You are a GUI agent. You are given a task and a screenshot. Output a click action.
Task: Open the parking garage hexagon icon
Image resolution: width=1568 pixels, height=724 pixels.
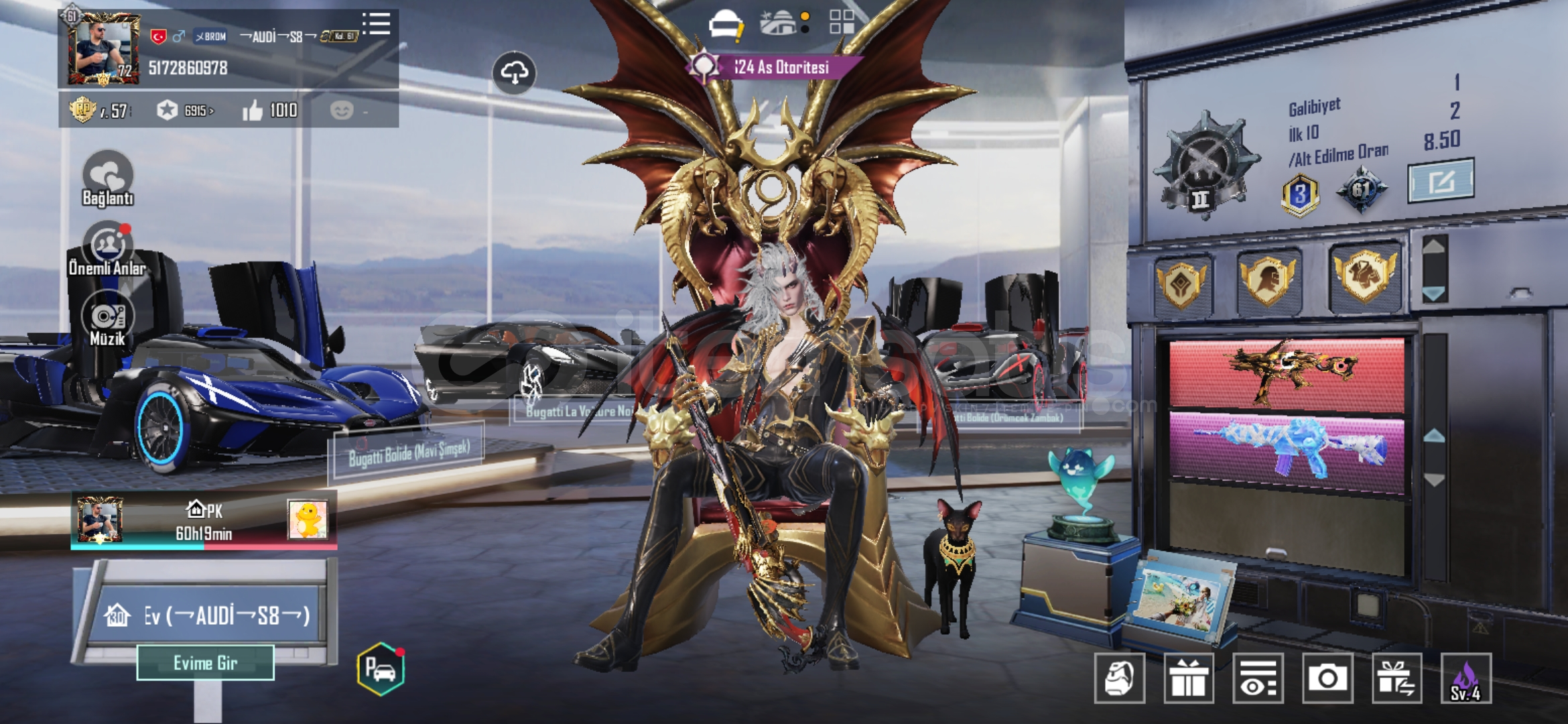[381, 668]
